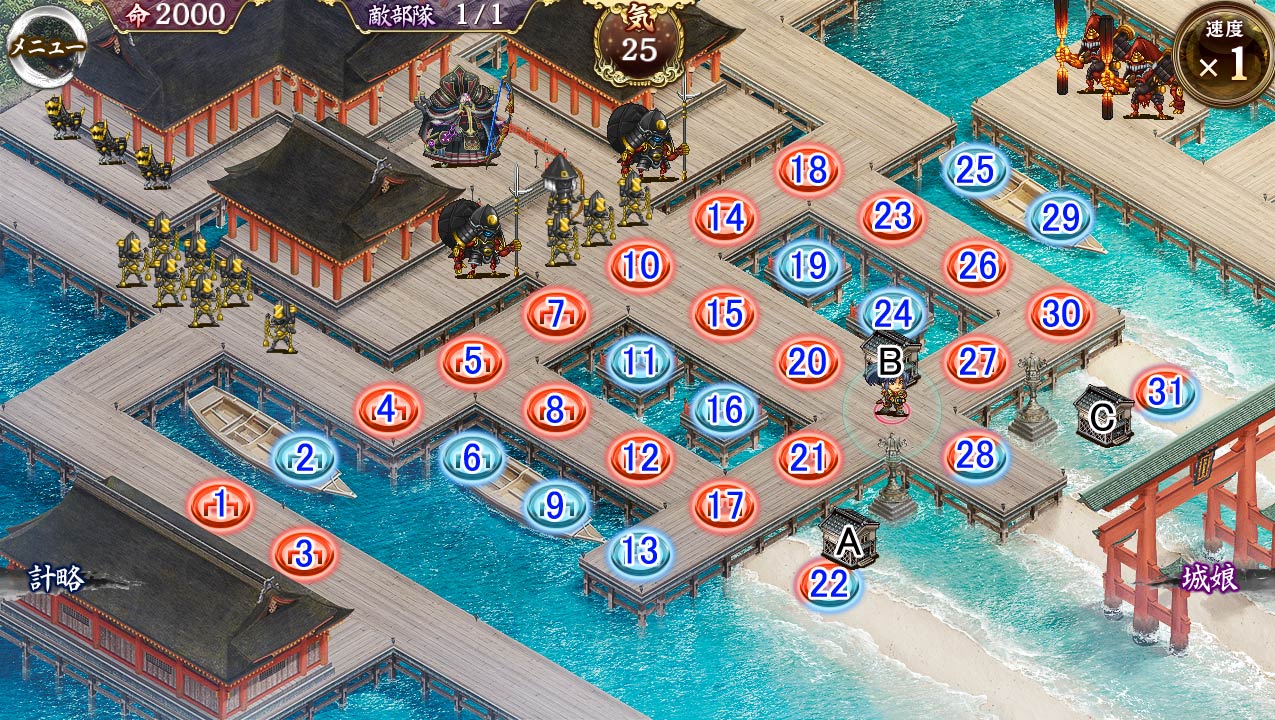Select red placement tile 30
1275x720 pixels.
coord(1059,313)
